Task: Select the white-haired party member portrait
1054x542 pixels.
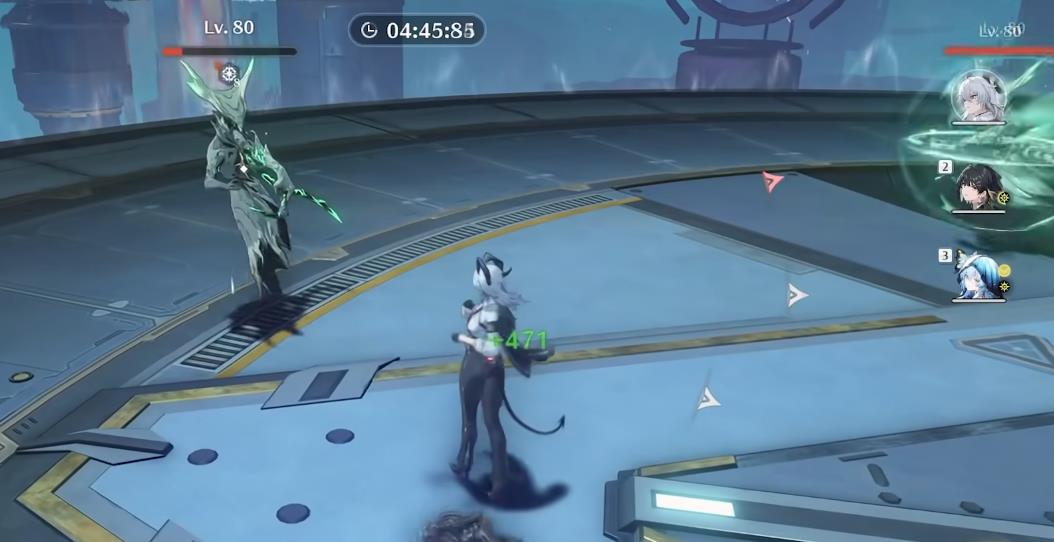Action: (x=978, y=97)
